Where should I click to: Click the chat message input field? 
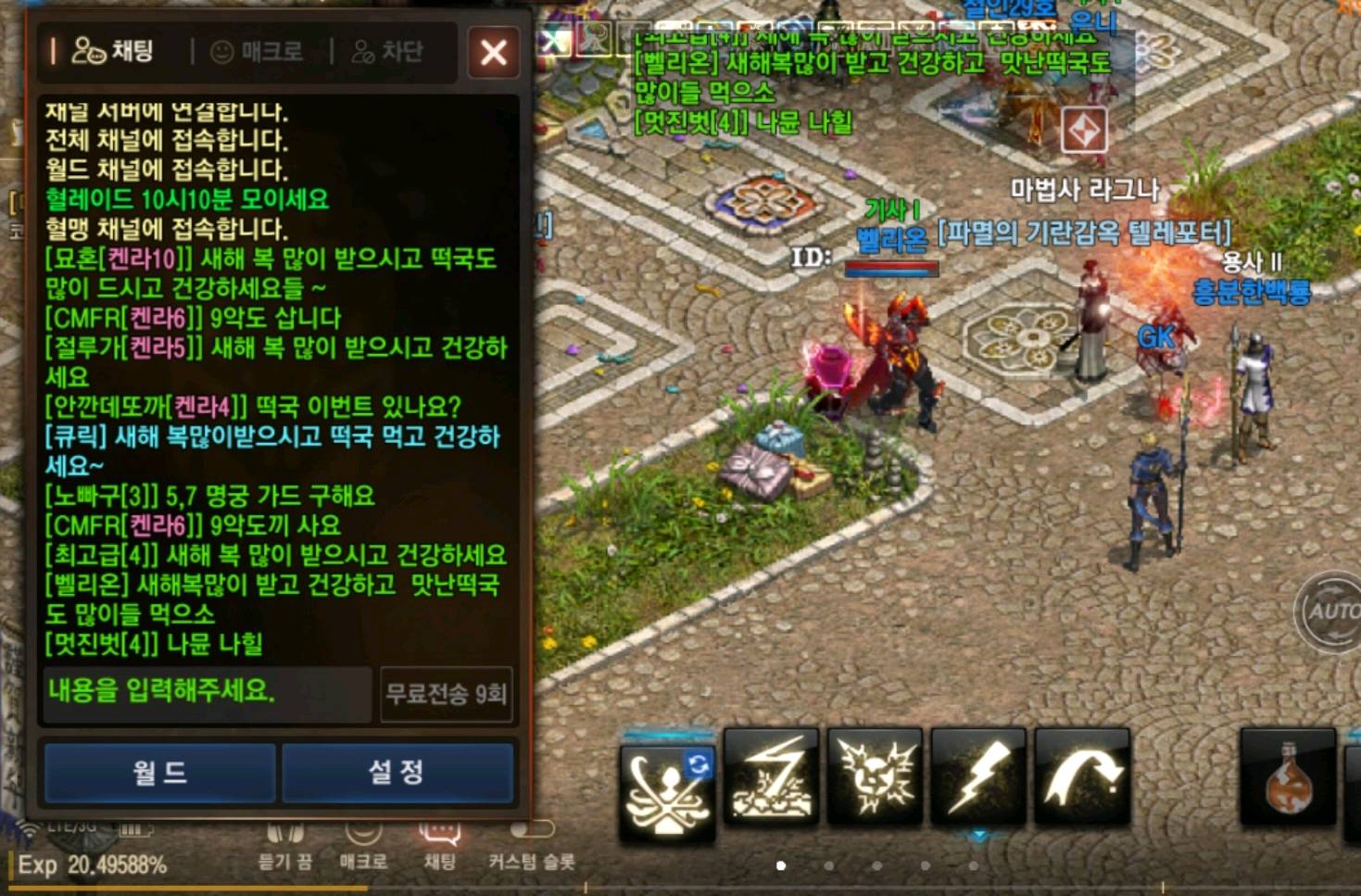pos(207,691)
